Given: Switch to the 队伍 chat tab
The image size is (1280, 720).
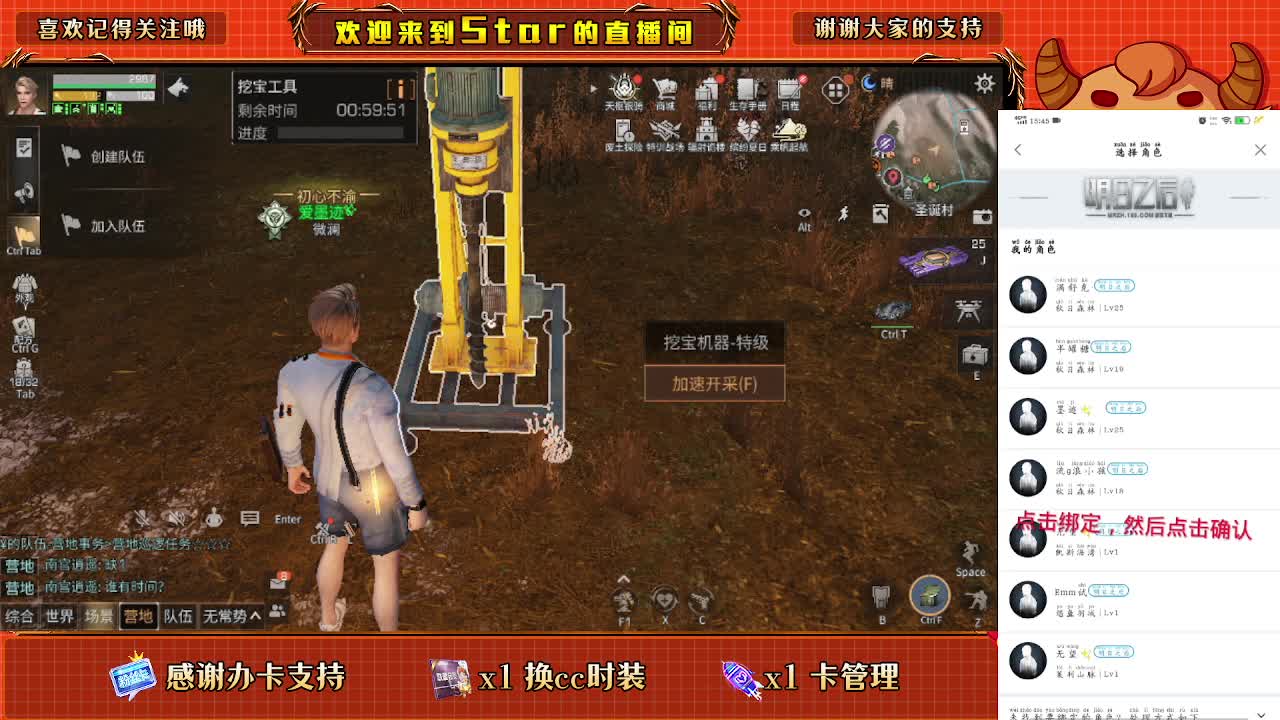Looking at the screenshot, I should tap(177, 617).
